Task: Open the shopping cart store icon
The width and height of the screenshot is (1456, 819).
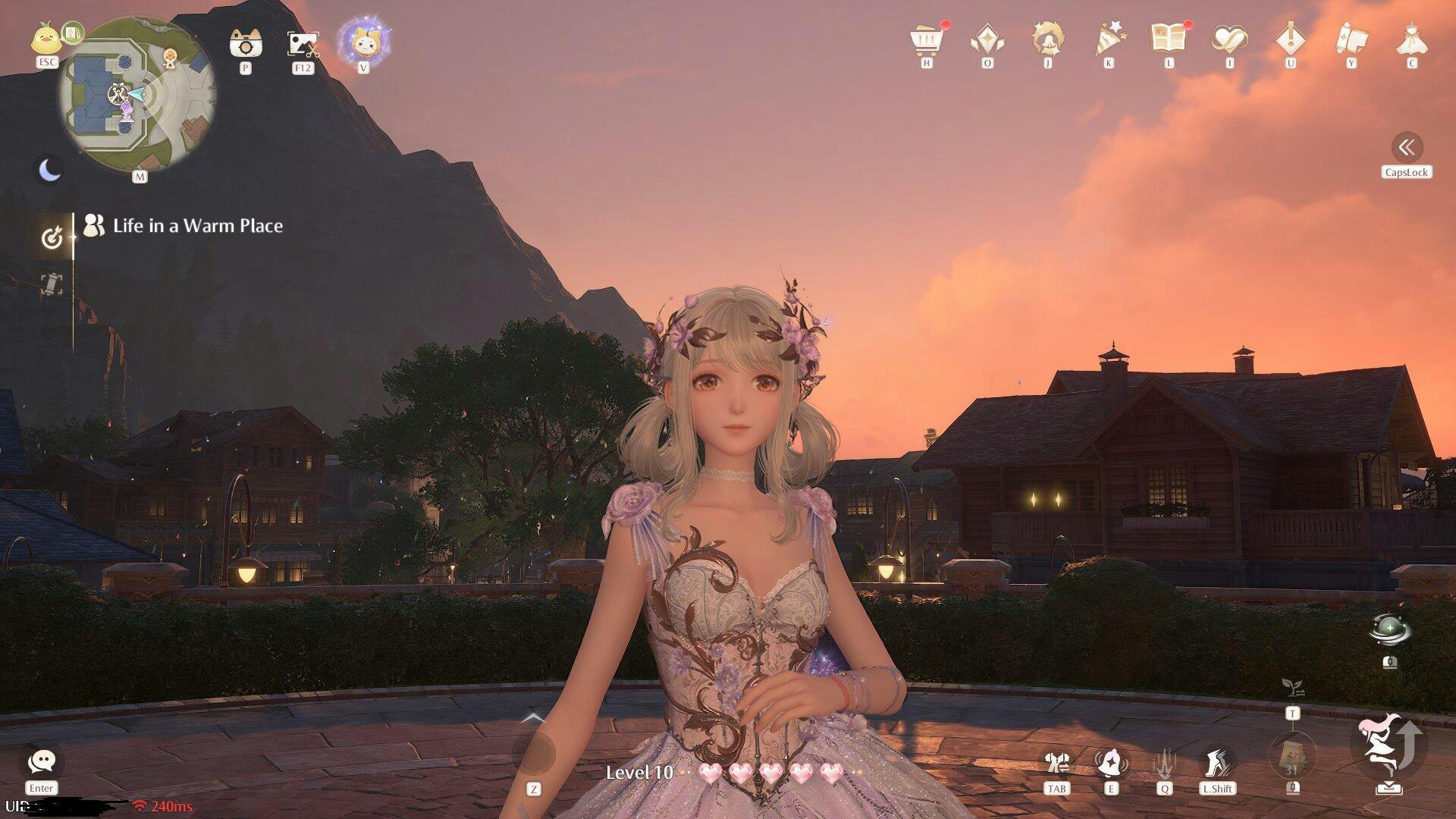Action: tap(927, 39)
